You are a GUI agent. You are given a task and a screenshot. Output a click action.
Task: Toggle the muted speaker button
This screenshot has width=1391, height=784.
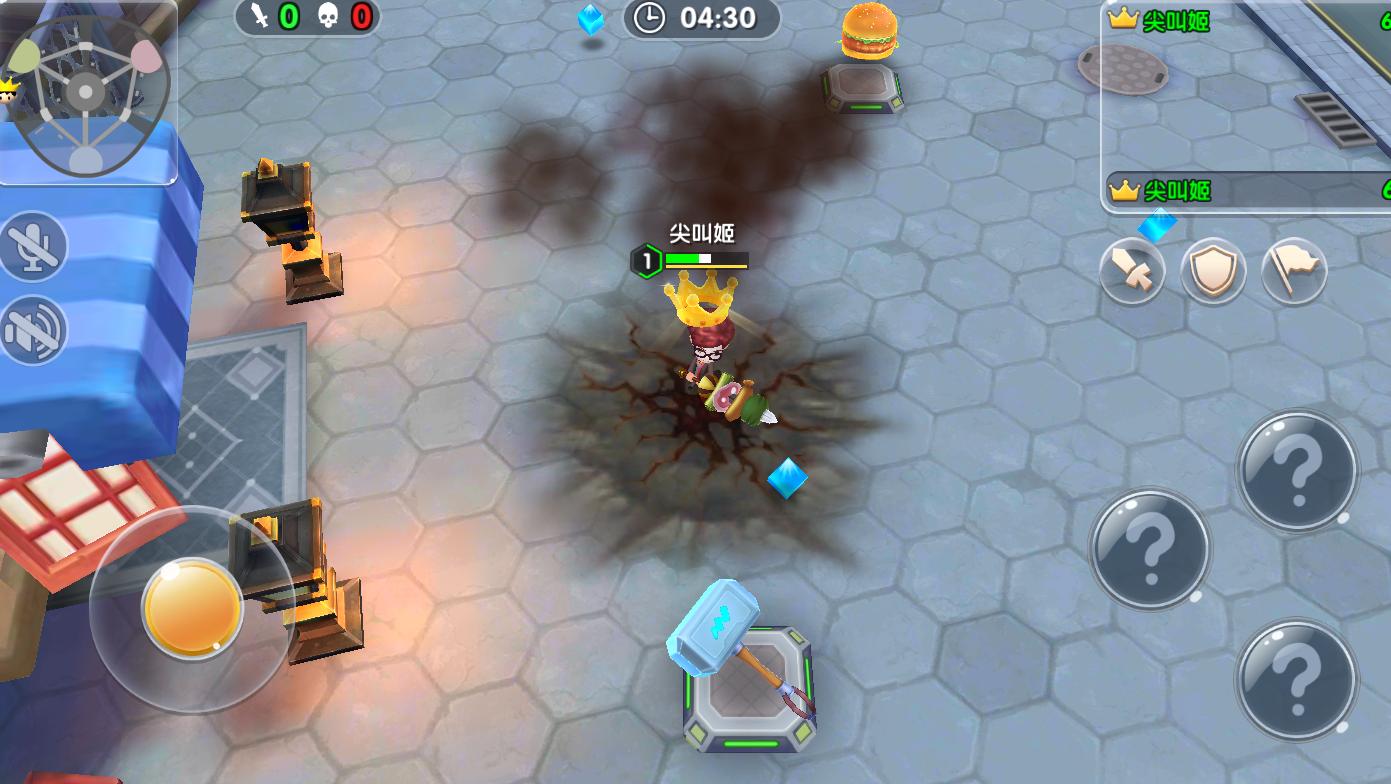[33, 330]
